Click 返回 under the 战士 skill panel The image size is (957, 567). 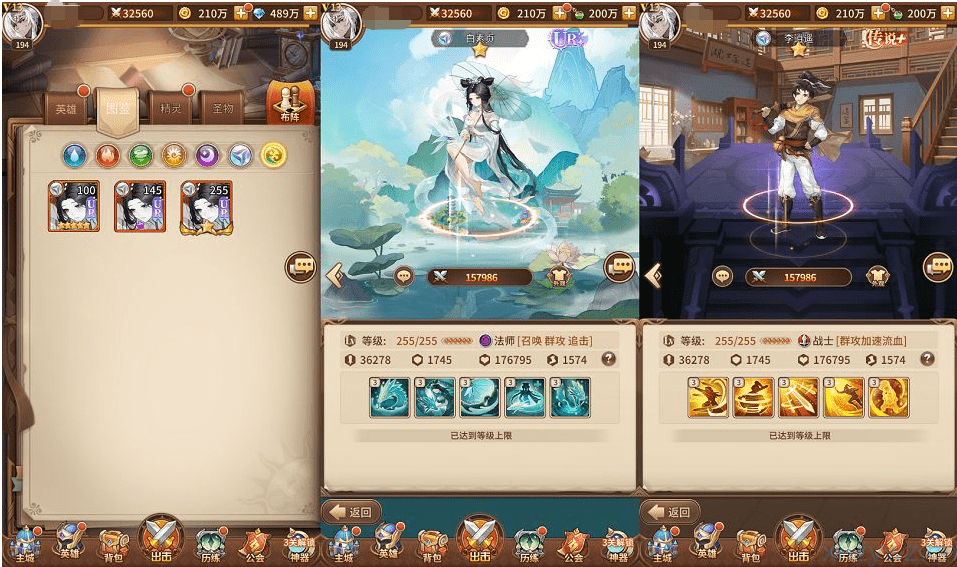click(670, 511)
